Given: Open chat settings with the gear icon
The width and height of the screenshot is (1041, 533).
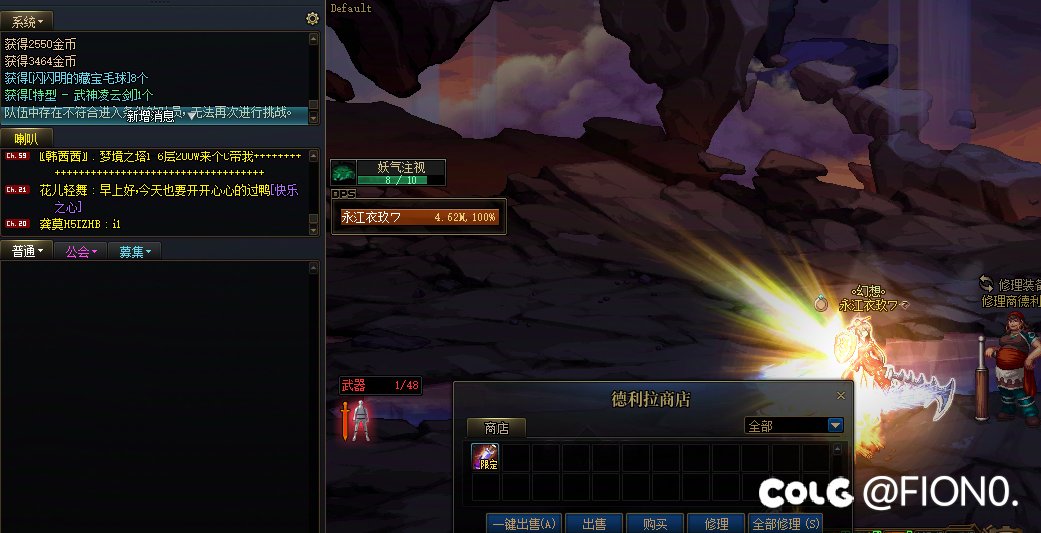Looking at the screenshot, I should [x=312, y=18].
